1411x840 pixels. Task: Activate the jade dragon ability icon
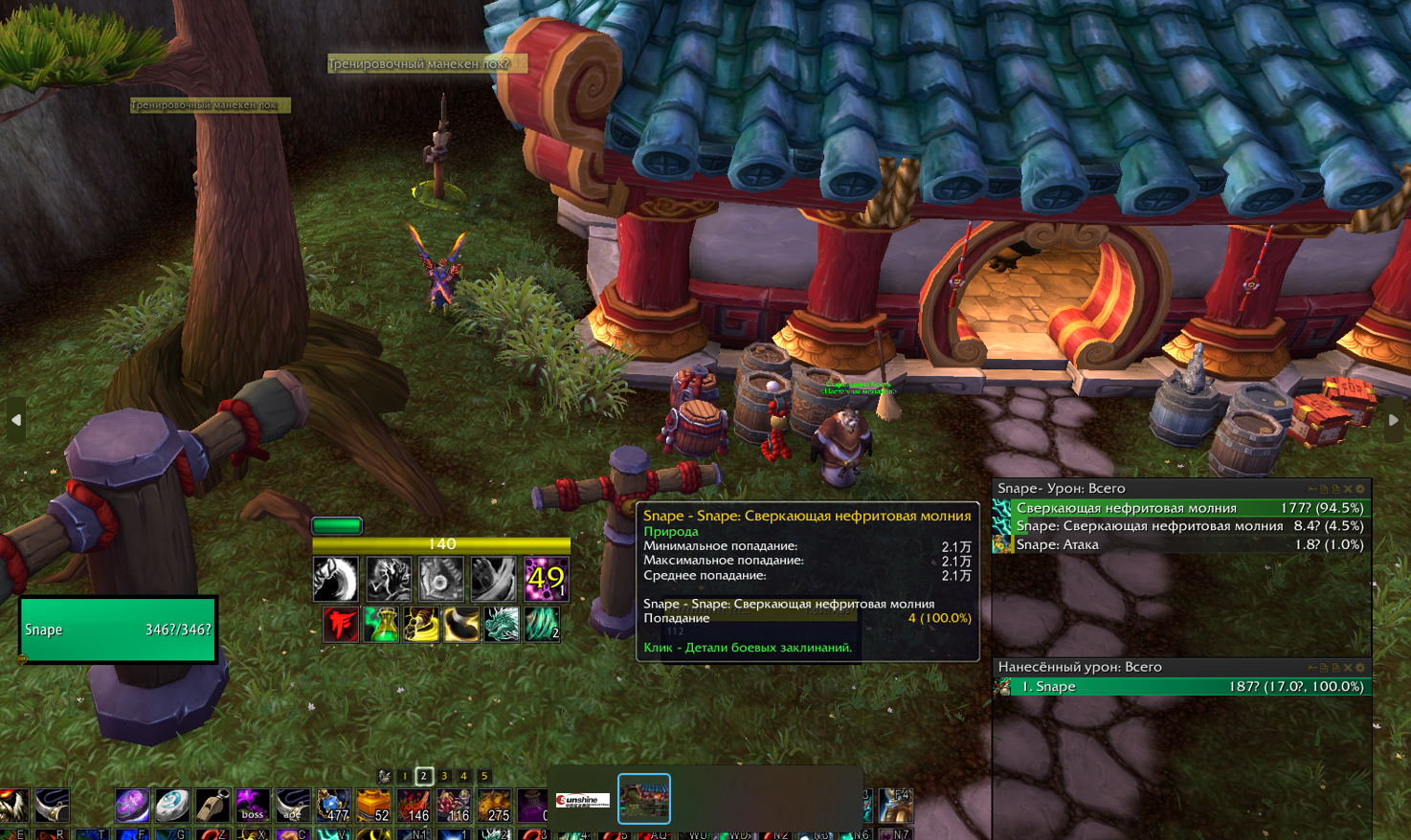click(x=501, y=625)
